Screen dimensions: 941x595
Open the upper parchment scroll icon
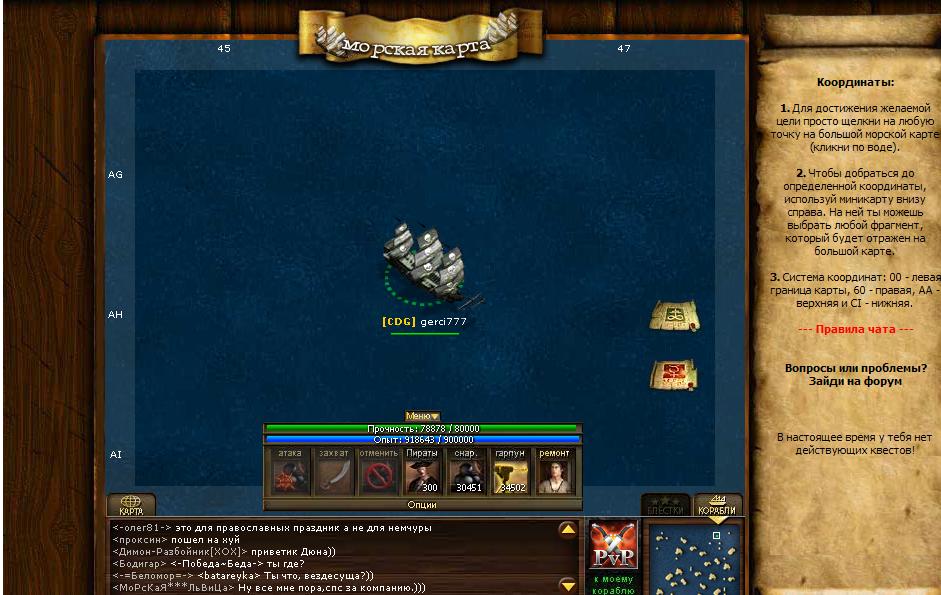674,316
